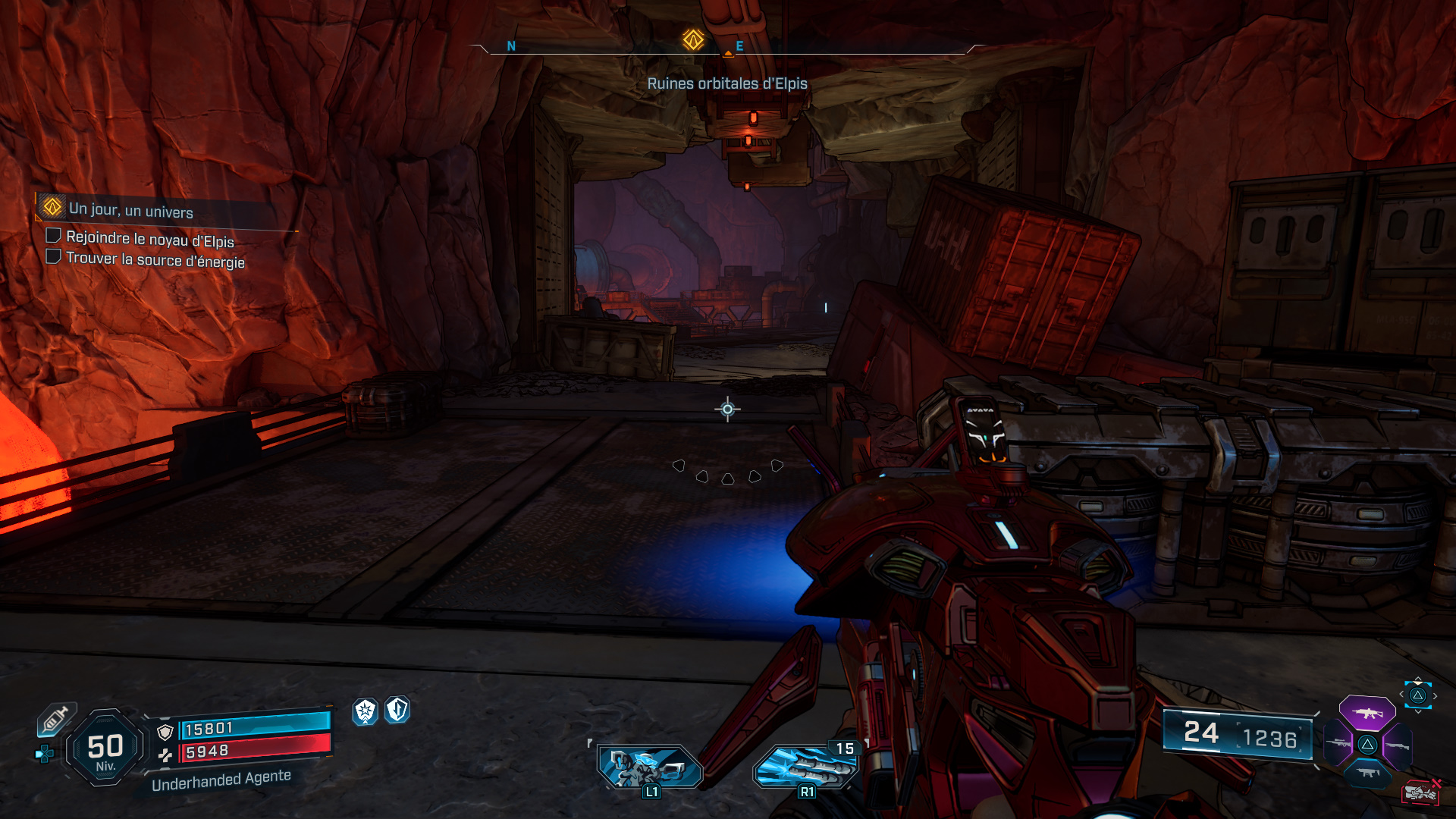Select the assault rifle on the weapon wheel

[1367, 714]
